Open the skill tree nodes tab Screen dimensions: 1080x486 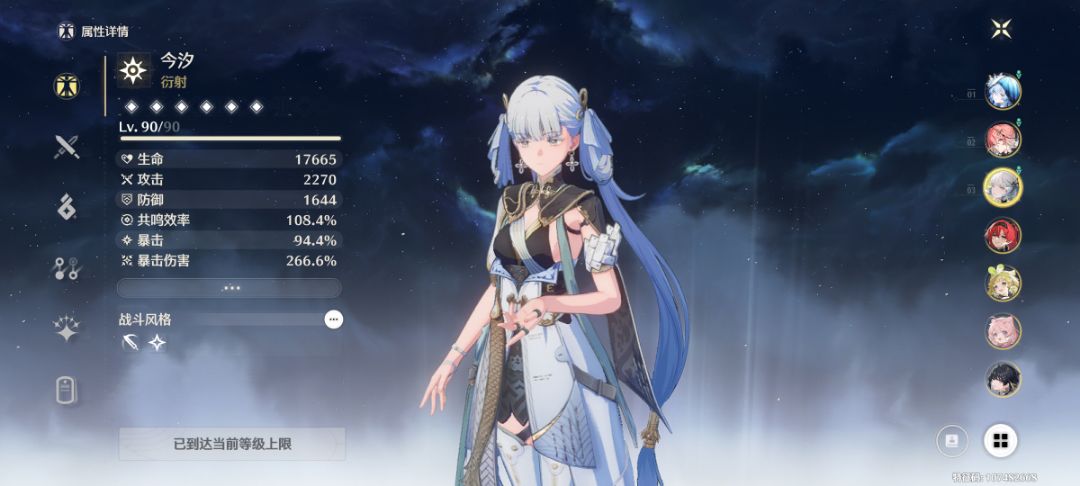67,267
